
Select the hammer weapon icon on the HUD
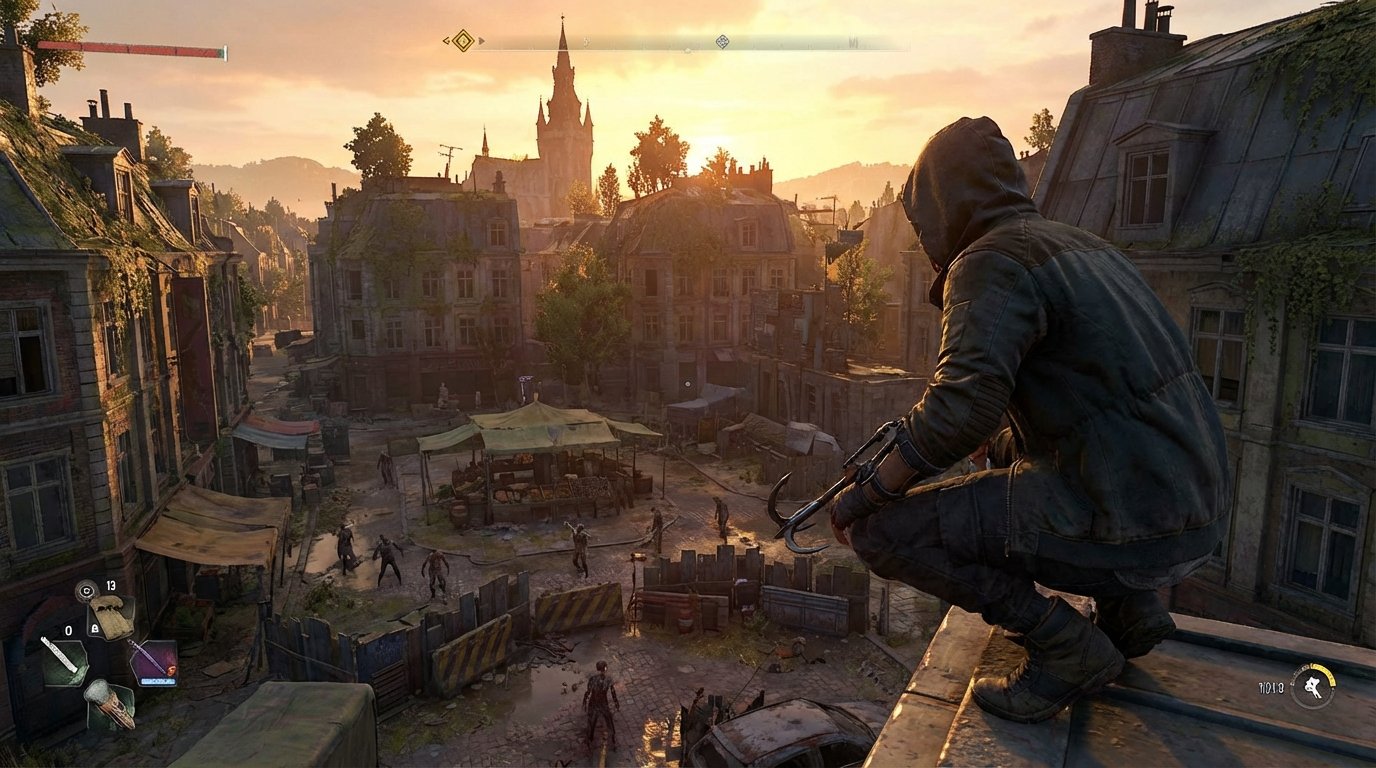pyautogui.click(x=1312, y=688)
